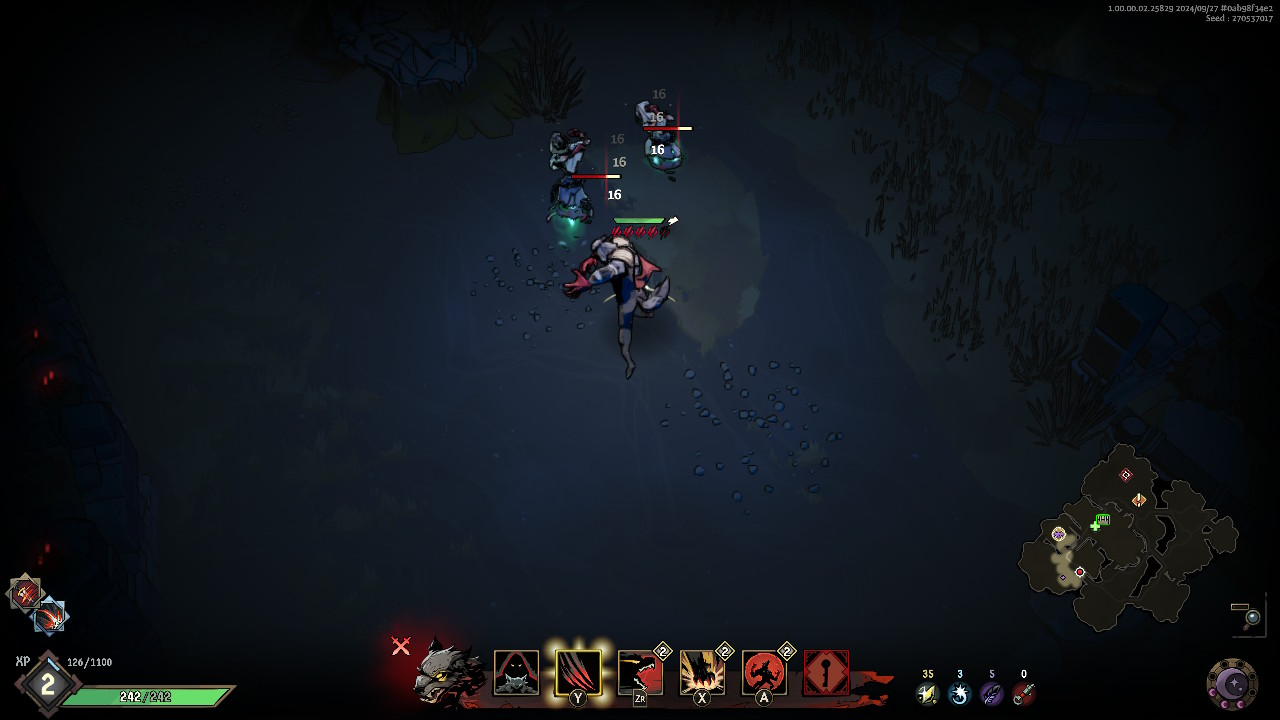1280x720 pixels.
Task: Click the gold spark resource icon
Action: pyautogui.click(x=927, y=693)
